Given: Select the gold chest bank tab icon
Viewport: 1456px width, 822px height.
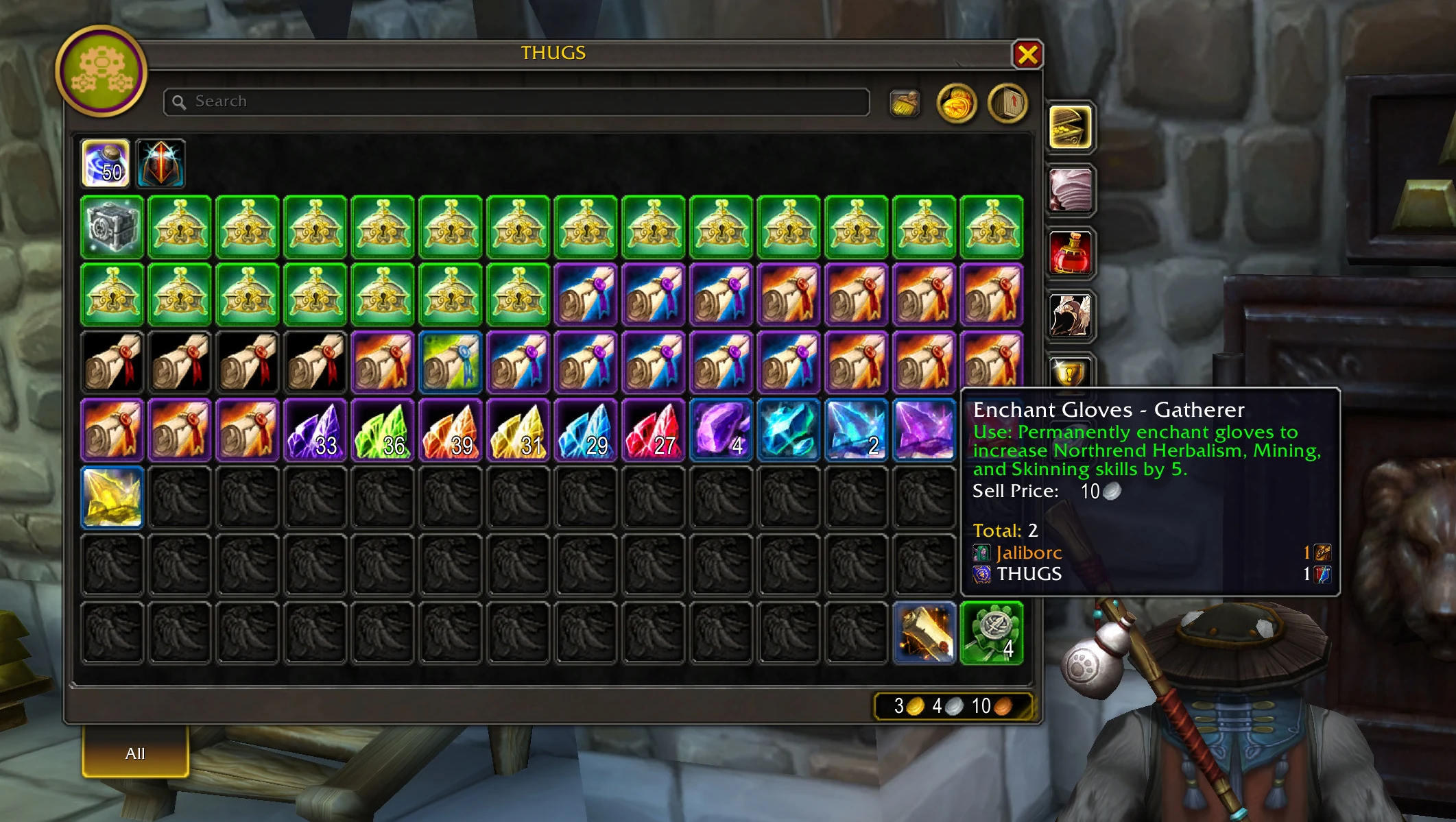Looking at the screenshot, I should (x=1071, y=128).
